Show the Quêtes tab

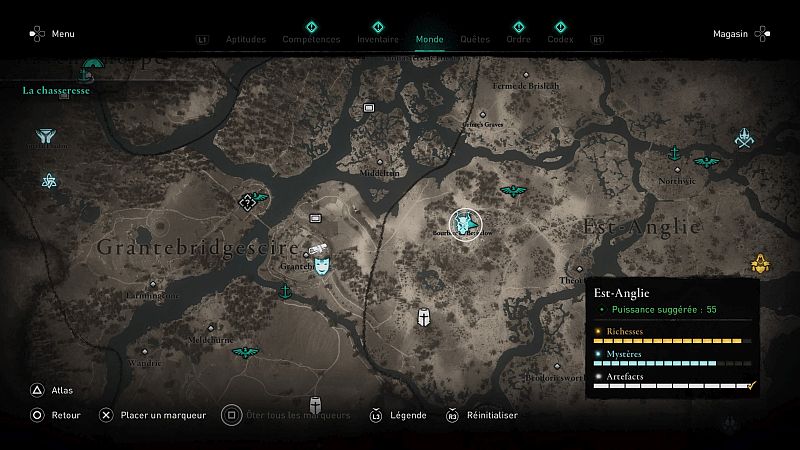point(475,39)
